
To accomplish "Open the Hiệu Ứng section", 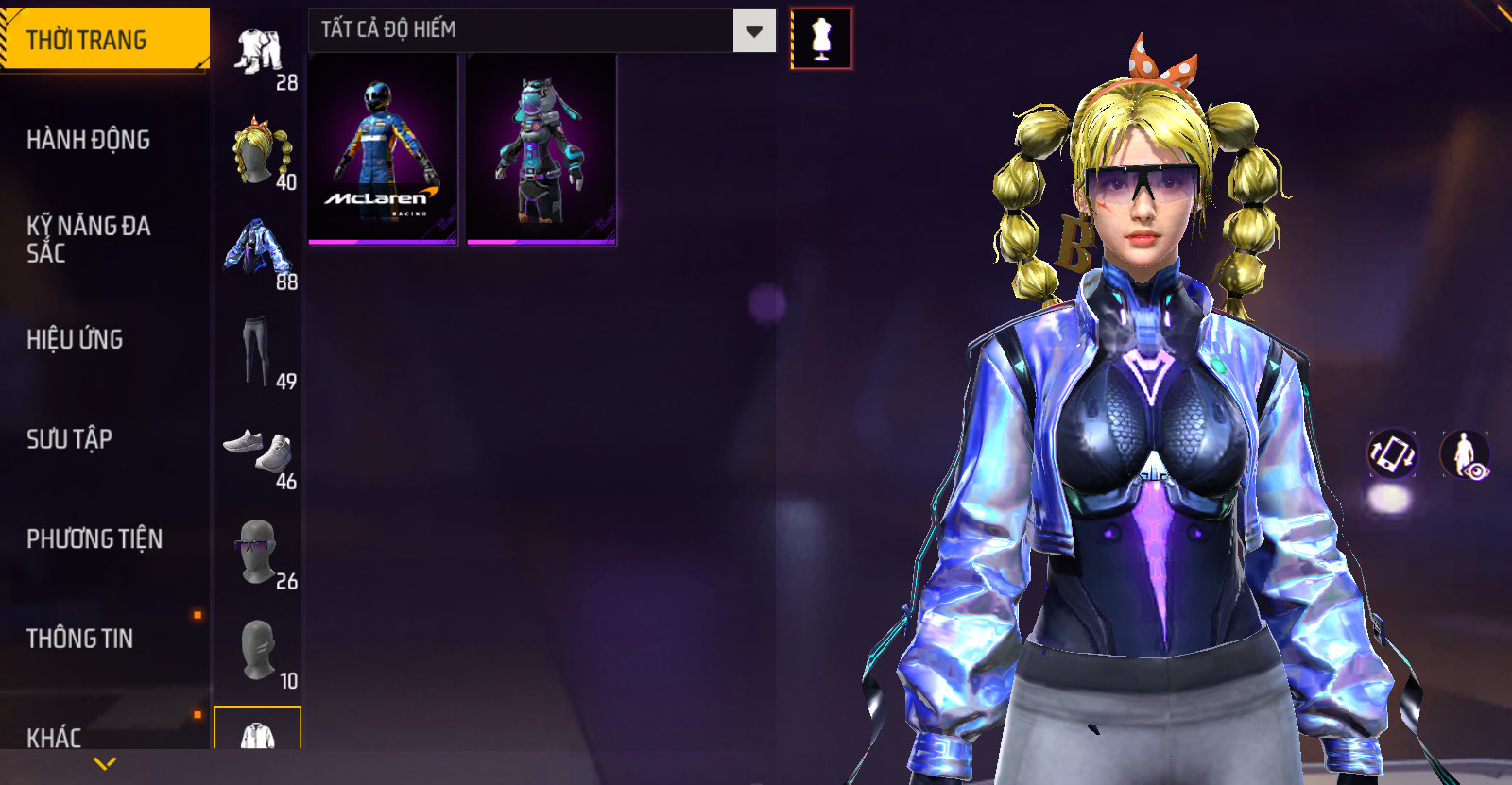I will [76, 339].
